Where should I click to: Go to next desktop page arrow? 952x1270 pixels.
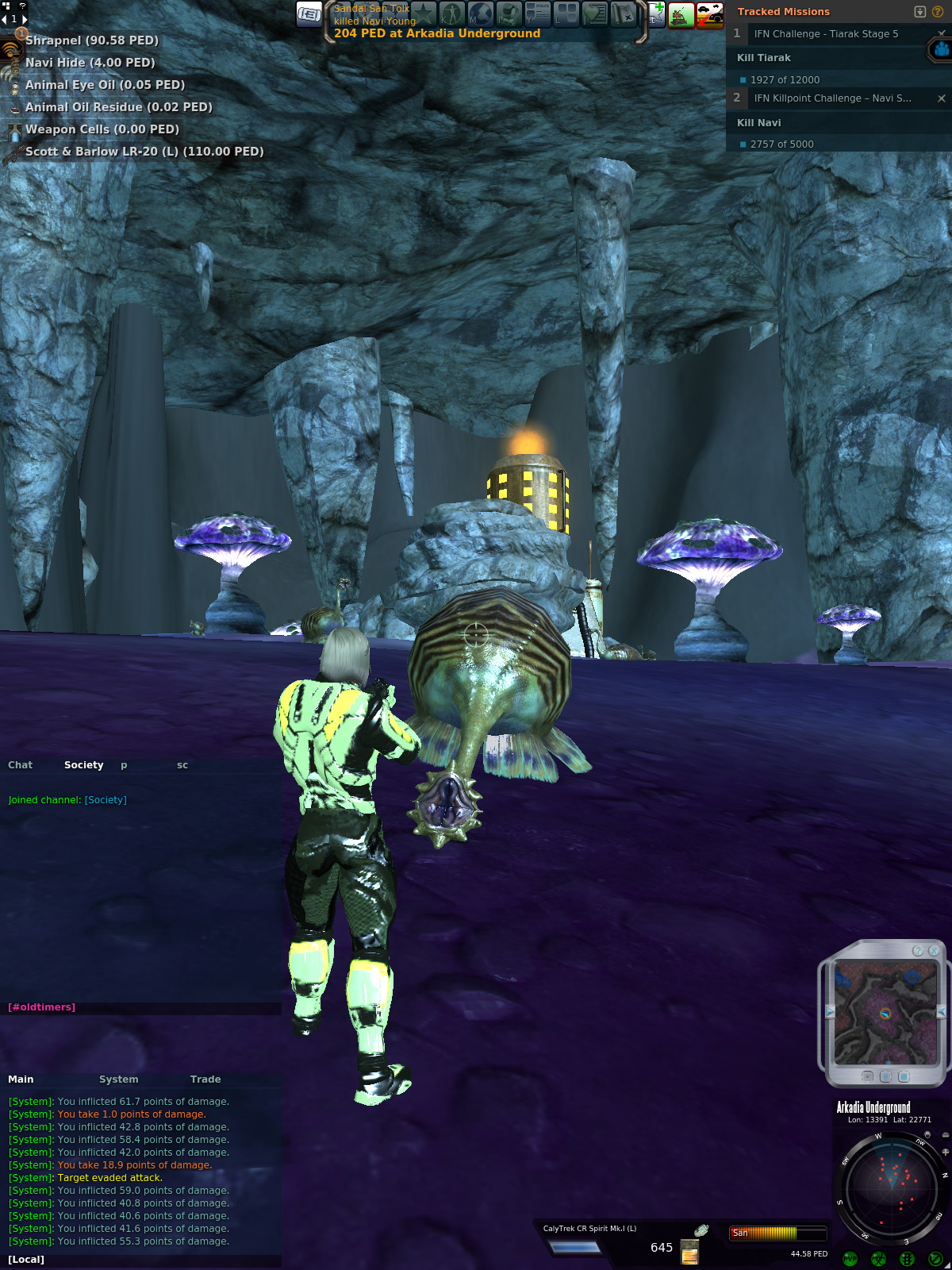tap(25, 19)
